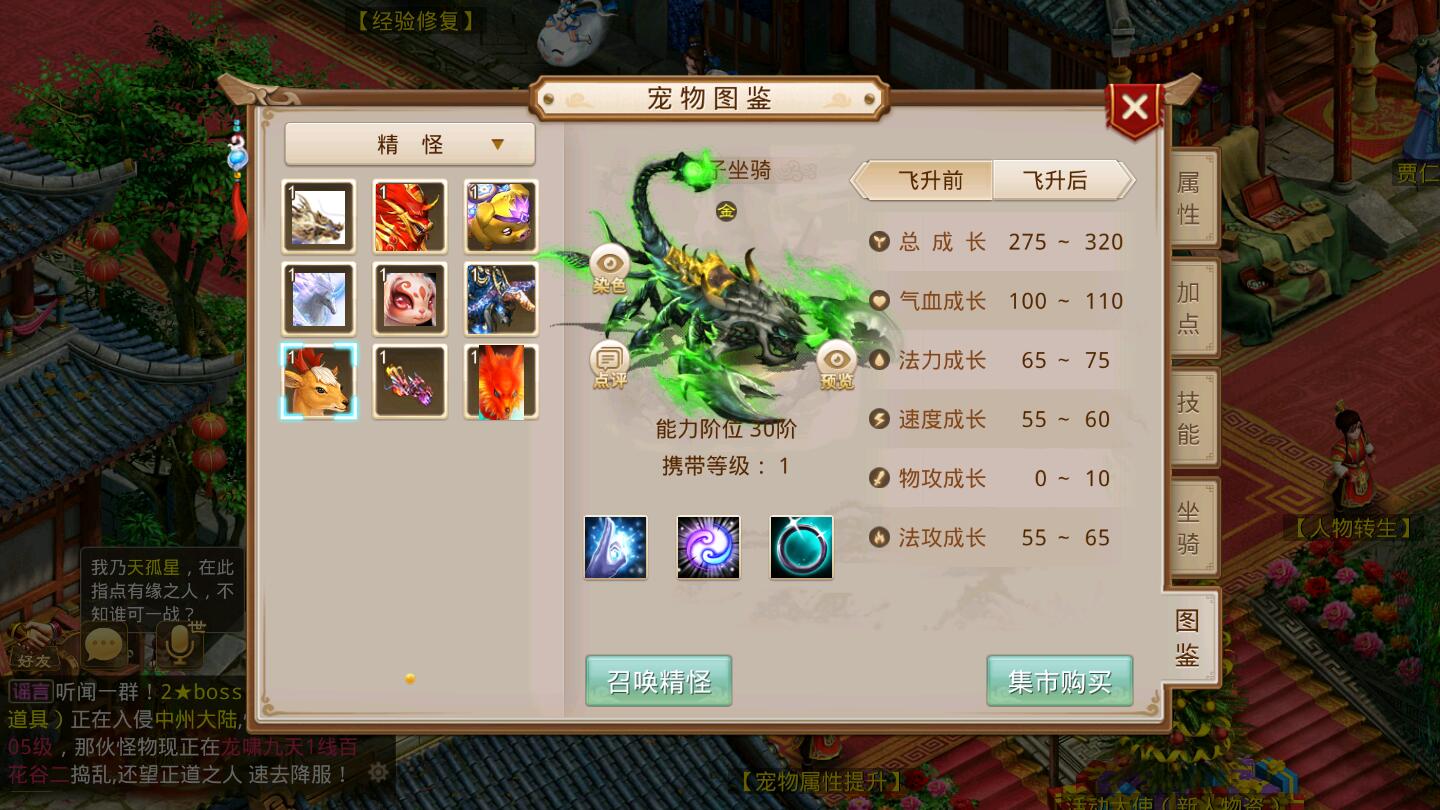
Task: Select the red dragon pet thumbnail
Action: (x=409, y=216)
